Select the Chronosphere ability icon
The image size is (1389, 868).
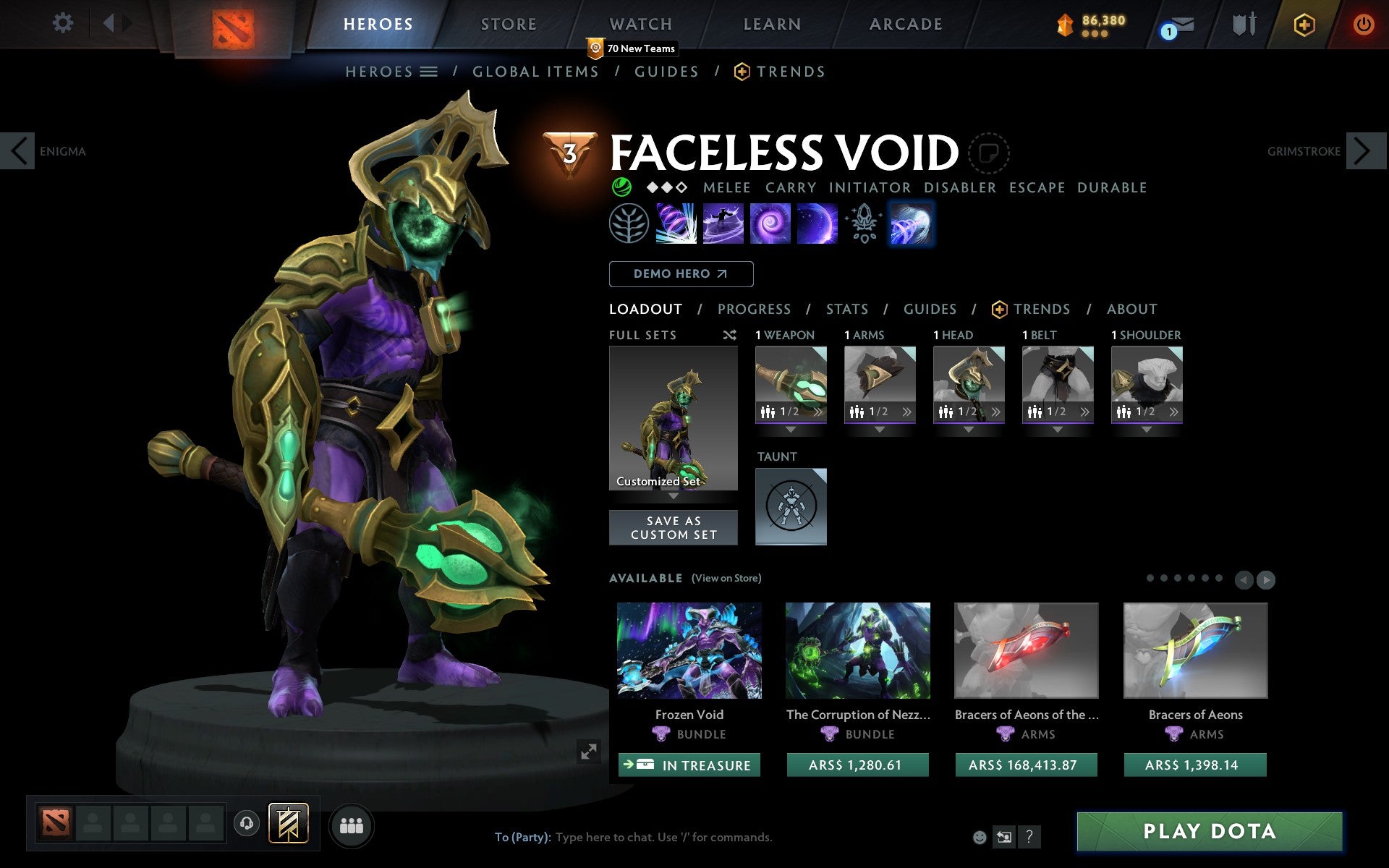816,223
